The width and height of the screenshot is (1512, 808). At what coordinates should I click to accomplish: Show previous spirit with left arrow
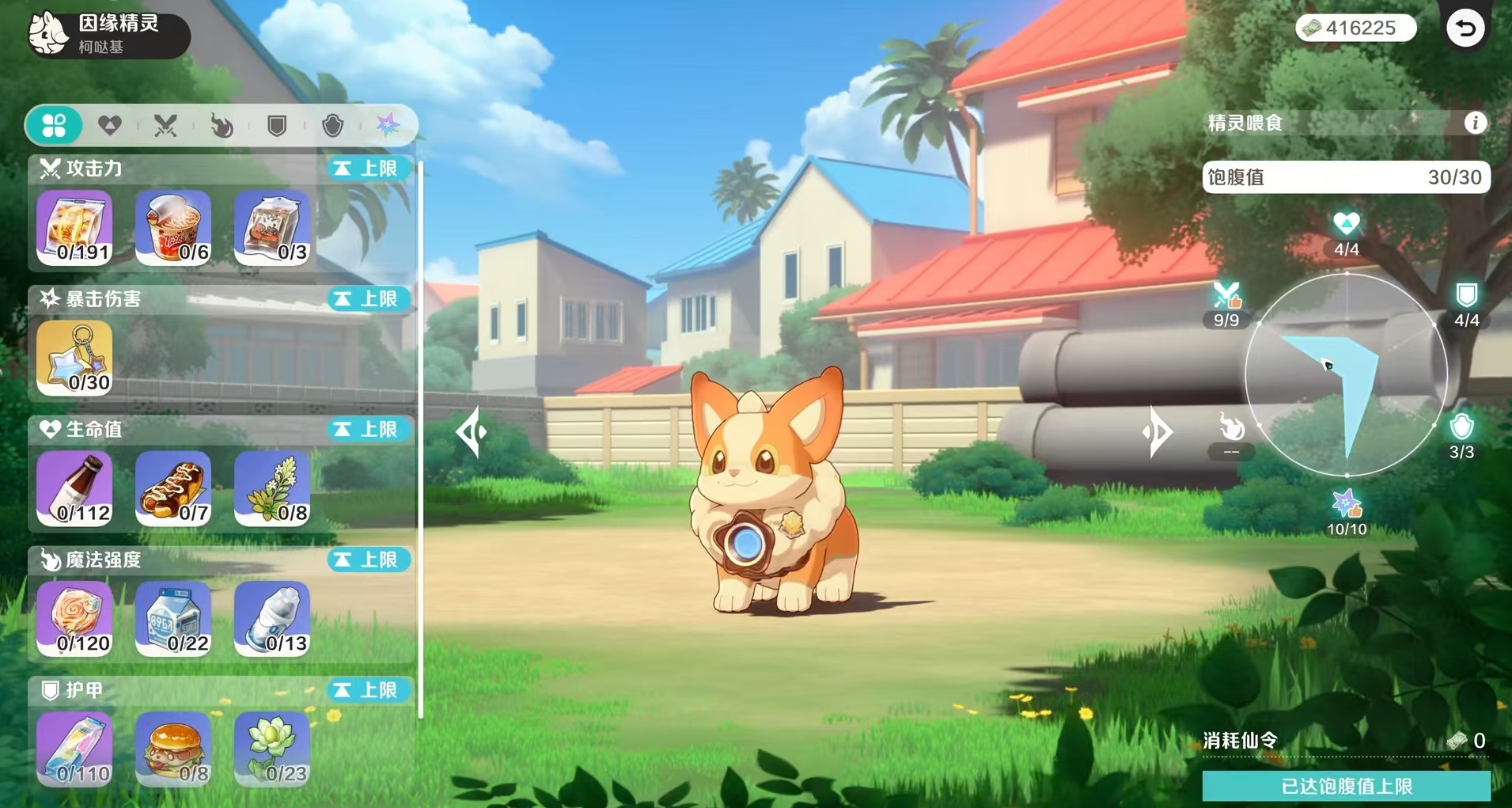[x=472, y=432]
